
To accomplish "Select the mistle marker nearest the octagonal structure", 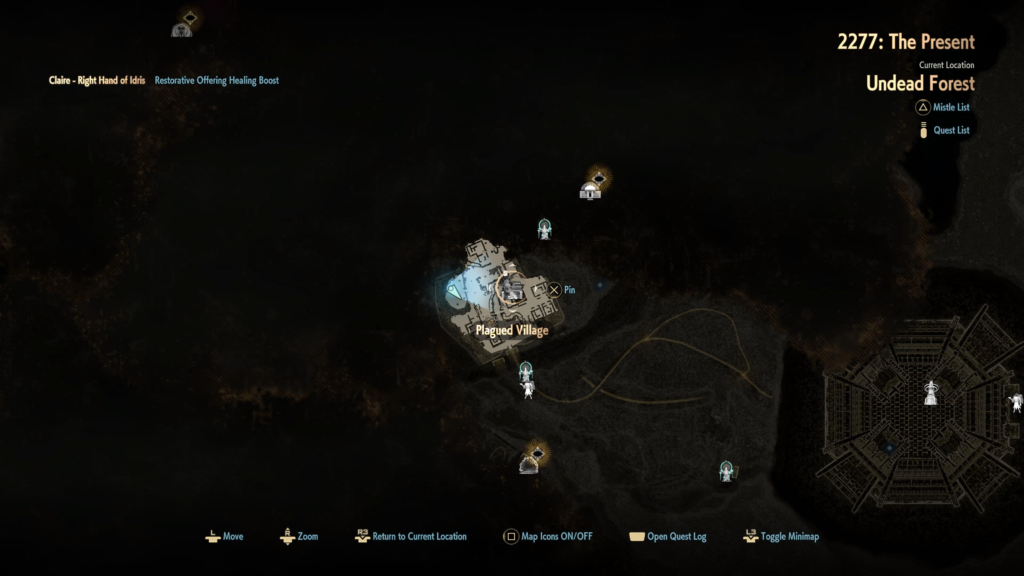I will (x=727, y=470).
